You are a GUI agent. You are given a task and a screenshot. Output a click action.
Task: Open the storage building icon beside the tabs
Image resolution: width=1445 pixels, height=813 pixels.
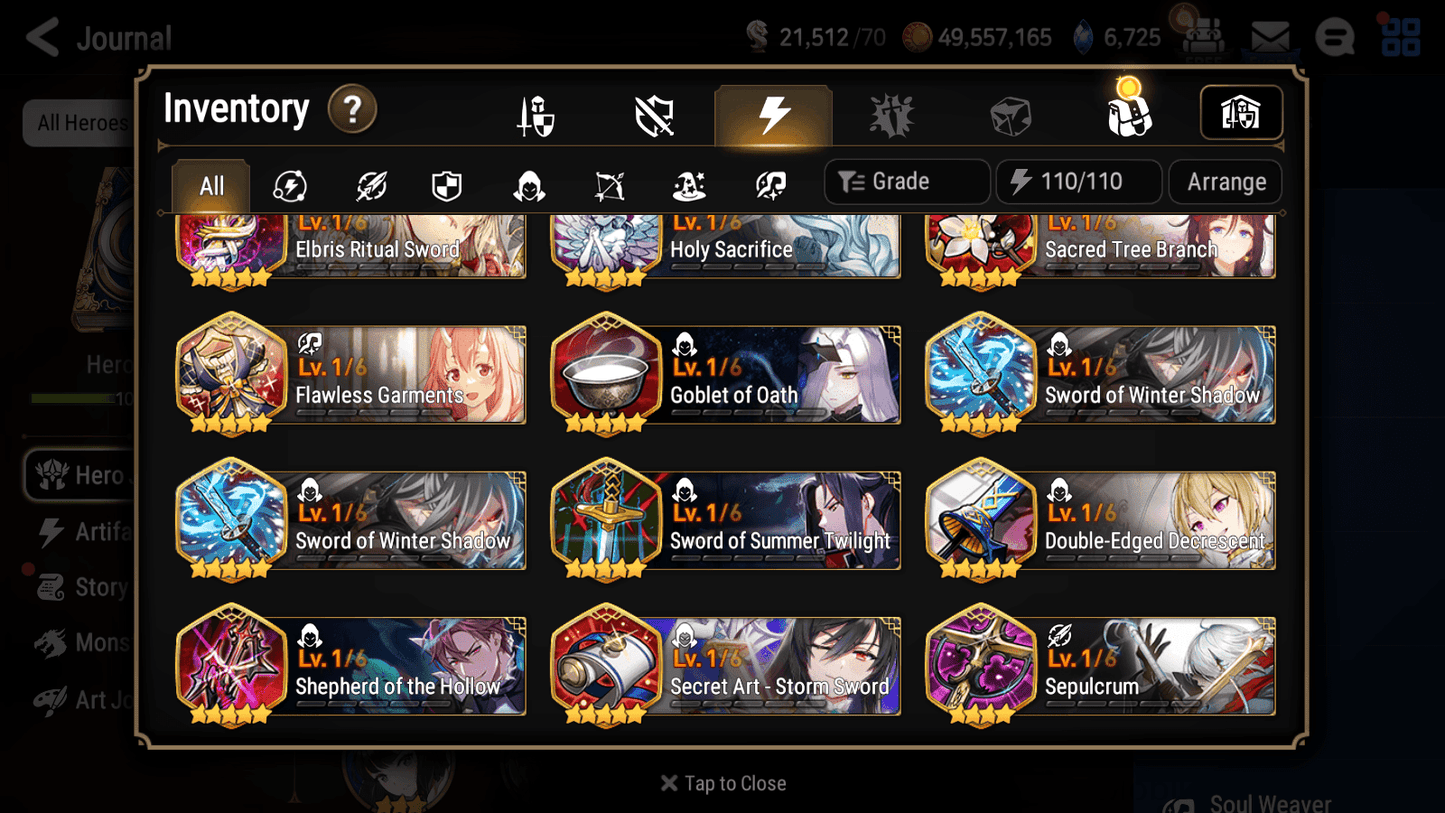pos(1241,113)
